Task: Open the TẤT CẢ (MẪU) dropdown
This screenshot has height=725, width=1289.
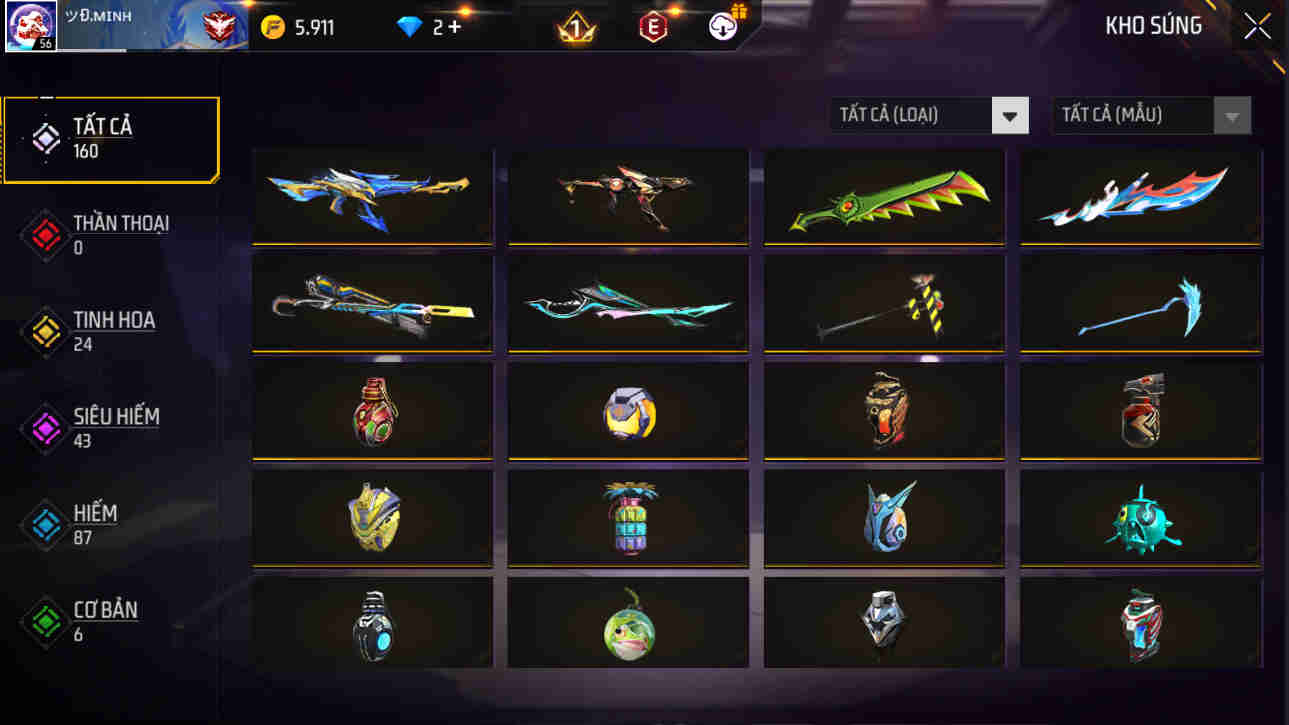Action: tap(1135, 115)
